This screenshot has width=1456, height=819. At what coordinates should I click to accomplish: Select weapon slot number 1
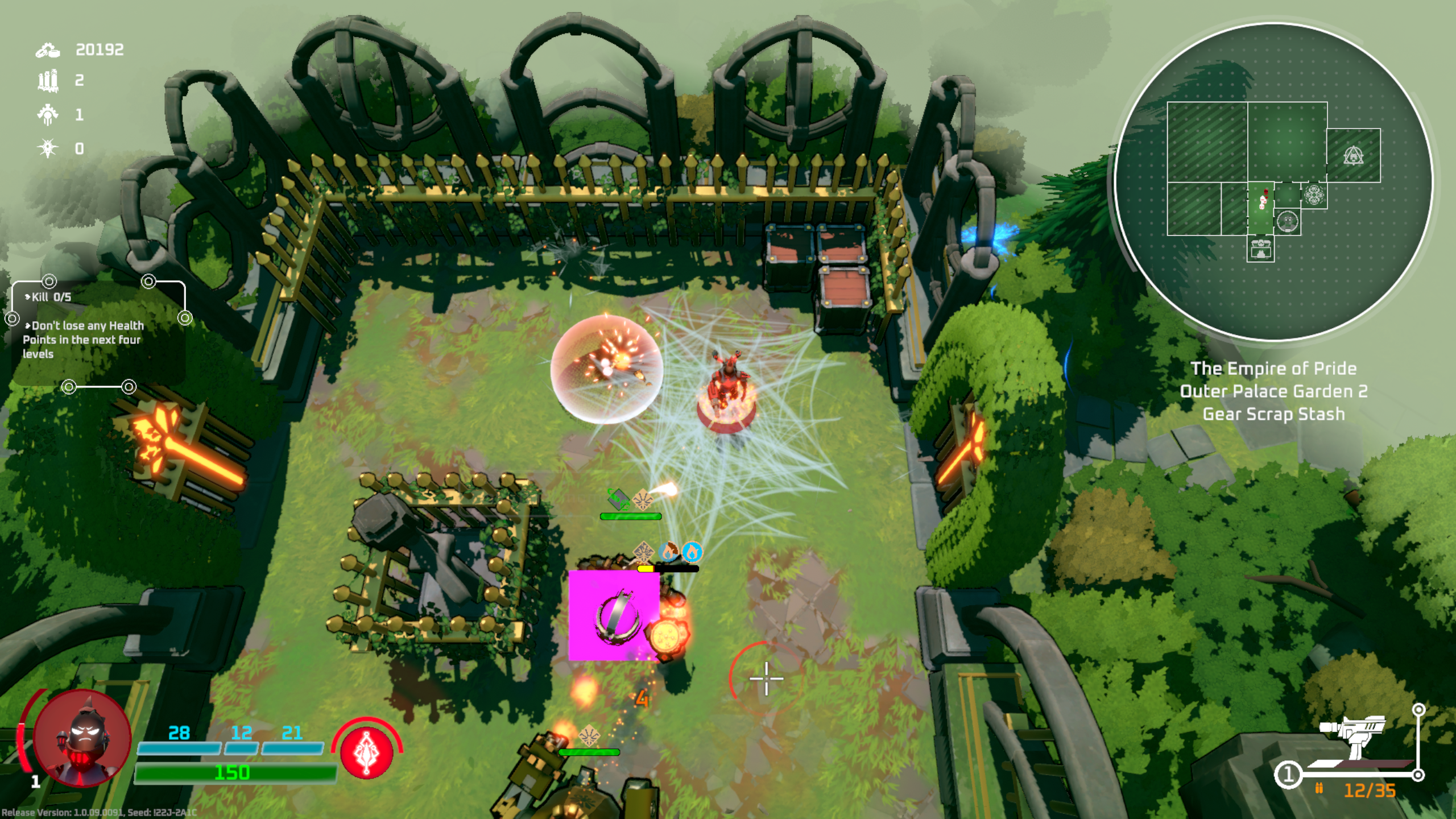(x=1288, y=775)
